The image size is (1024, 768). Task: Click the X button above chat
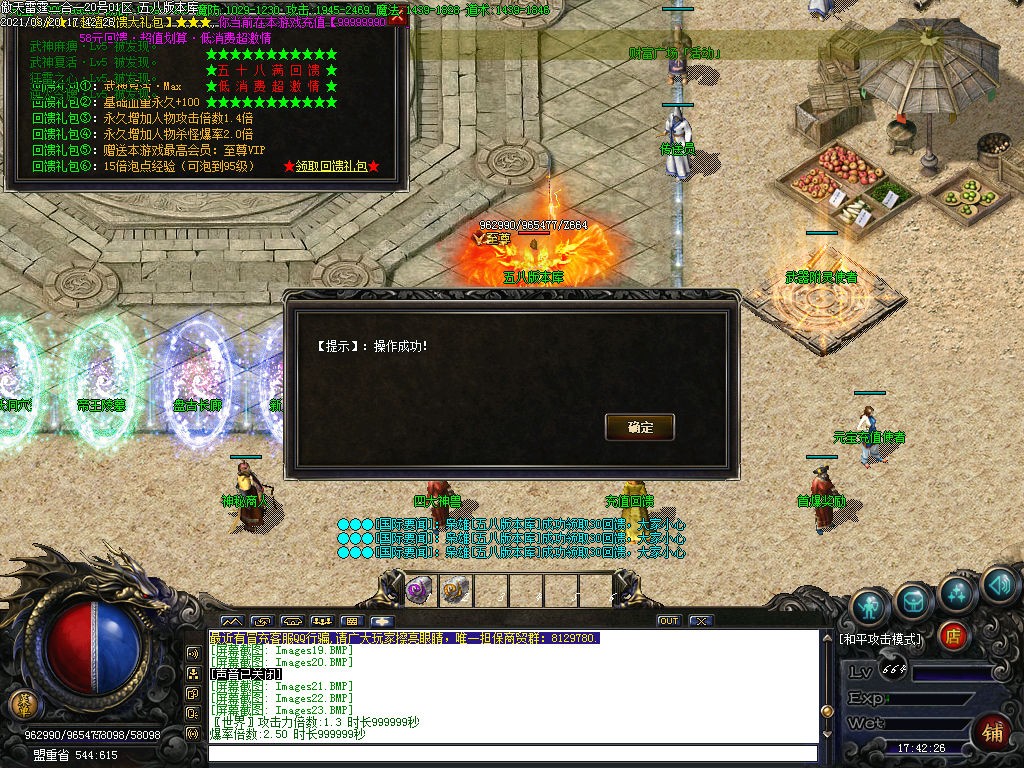[701, 621]
